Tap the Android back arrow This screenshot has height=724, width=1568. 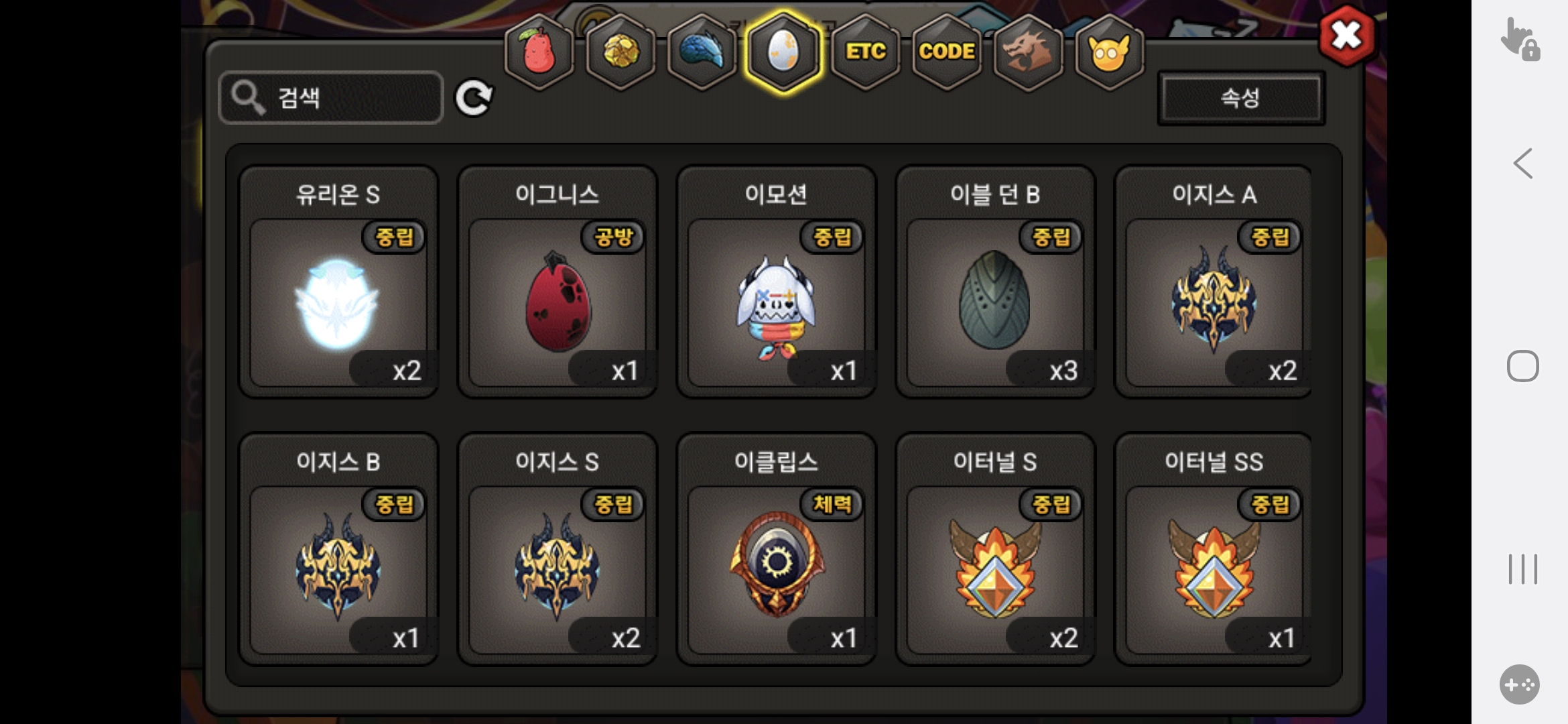(1523, 164)
